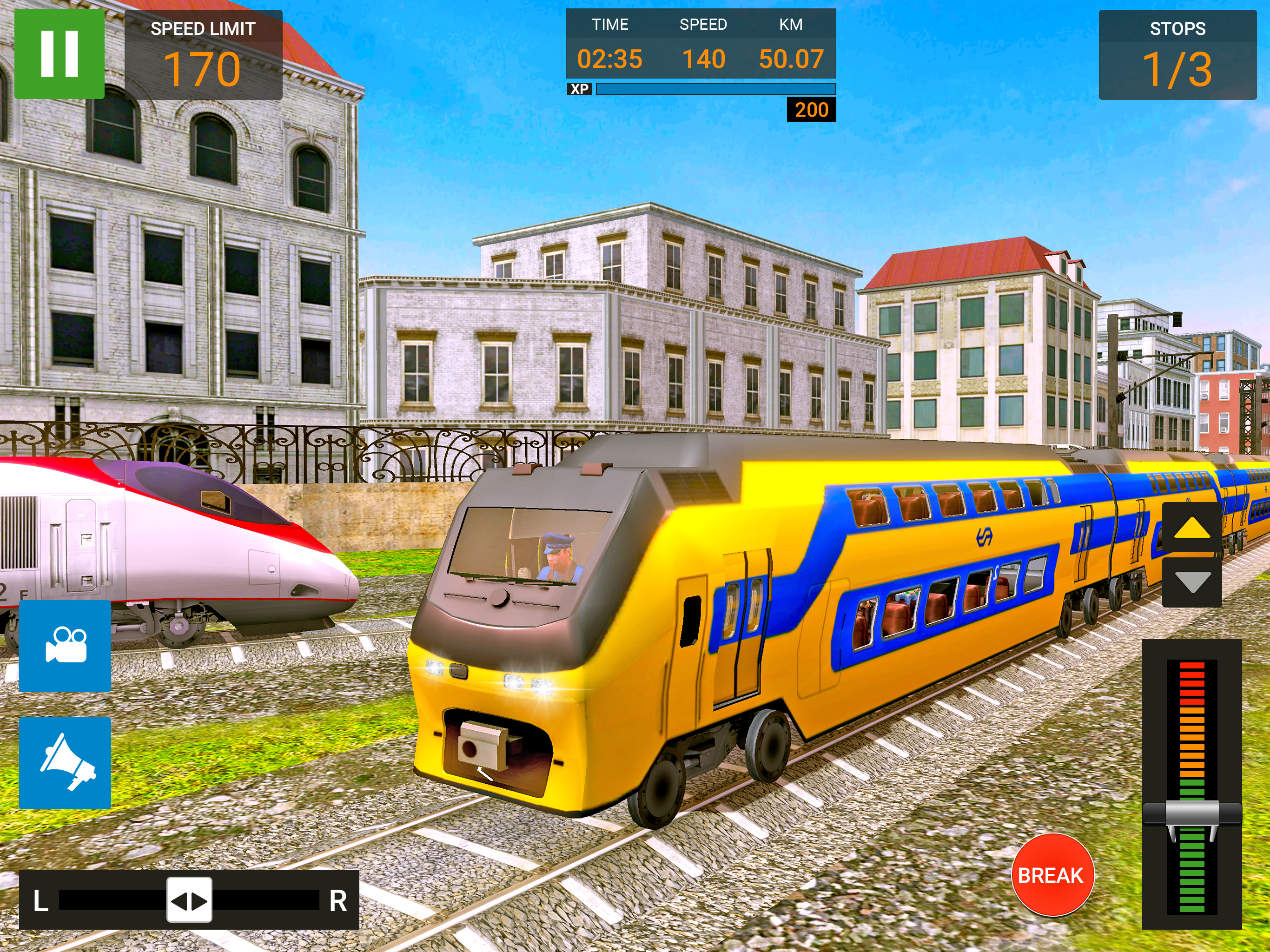Hit the red BREAK button

coord(1052,874)
